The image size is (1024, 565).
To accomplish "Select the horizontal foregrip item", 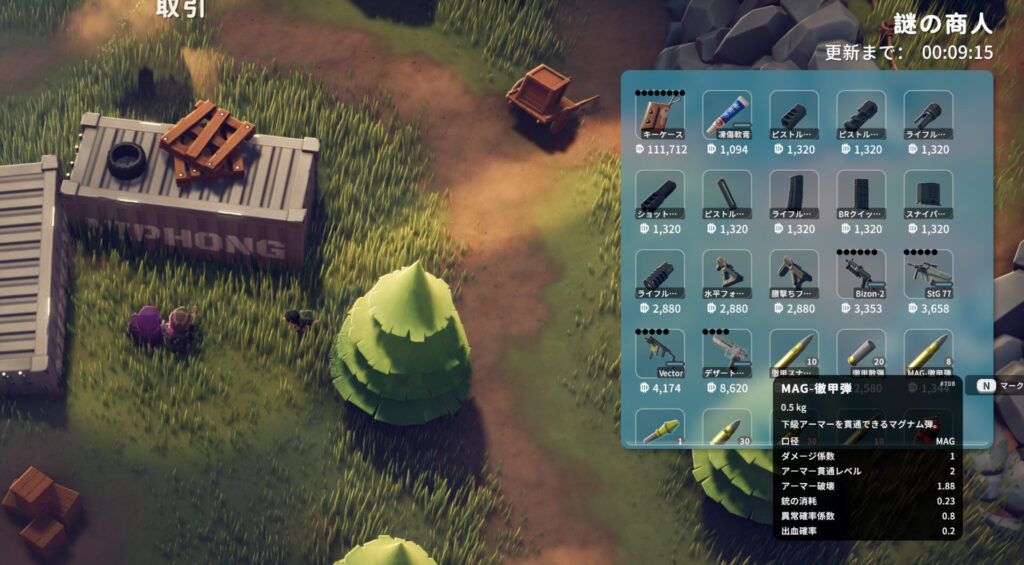I will tap(727, 274).
